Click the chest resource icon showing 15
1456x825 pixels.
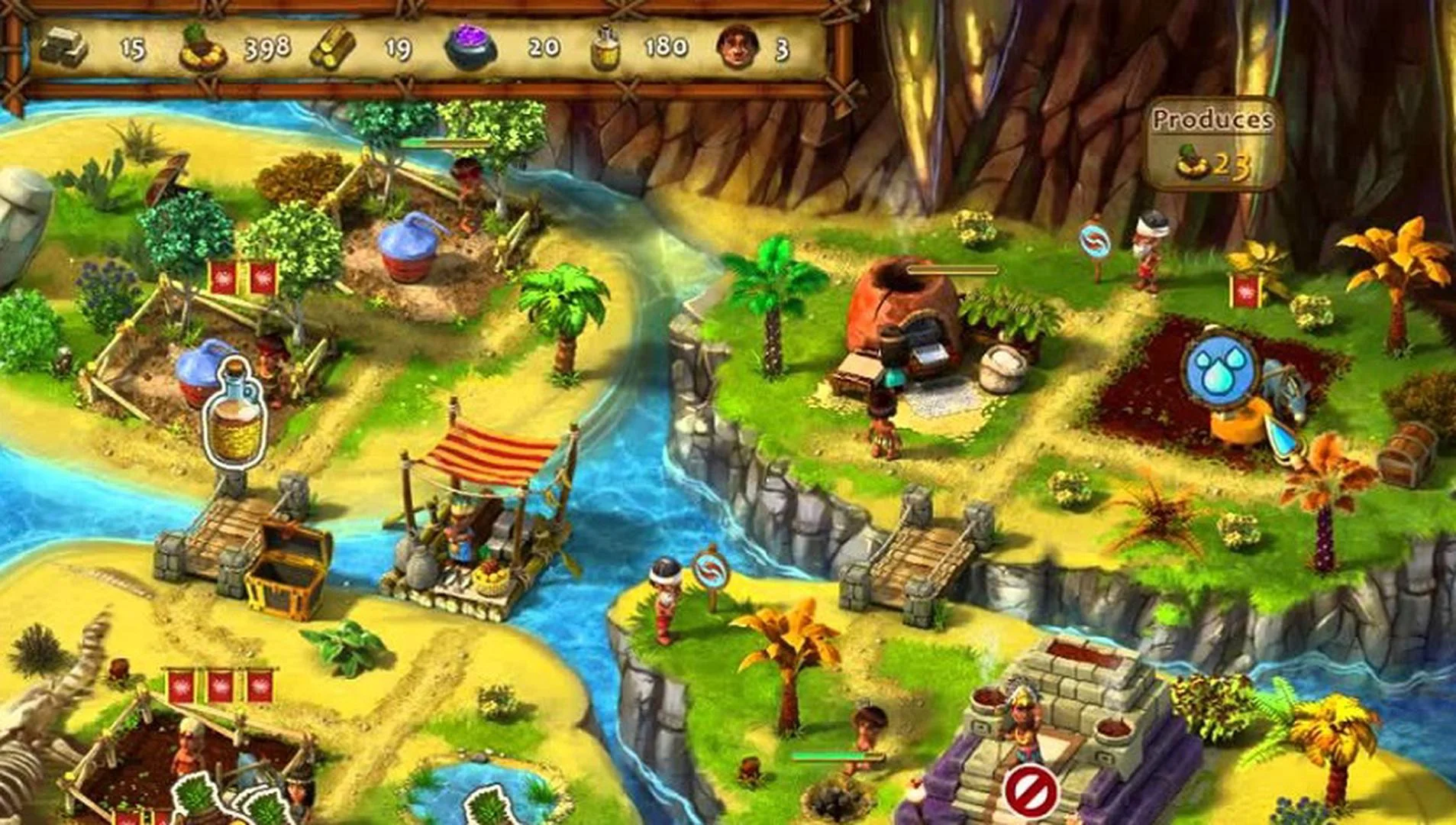click(65, 47)
